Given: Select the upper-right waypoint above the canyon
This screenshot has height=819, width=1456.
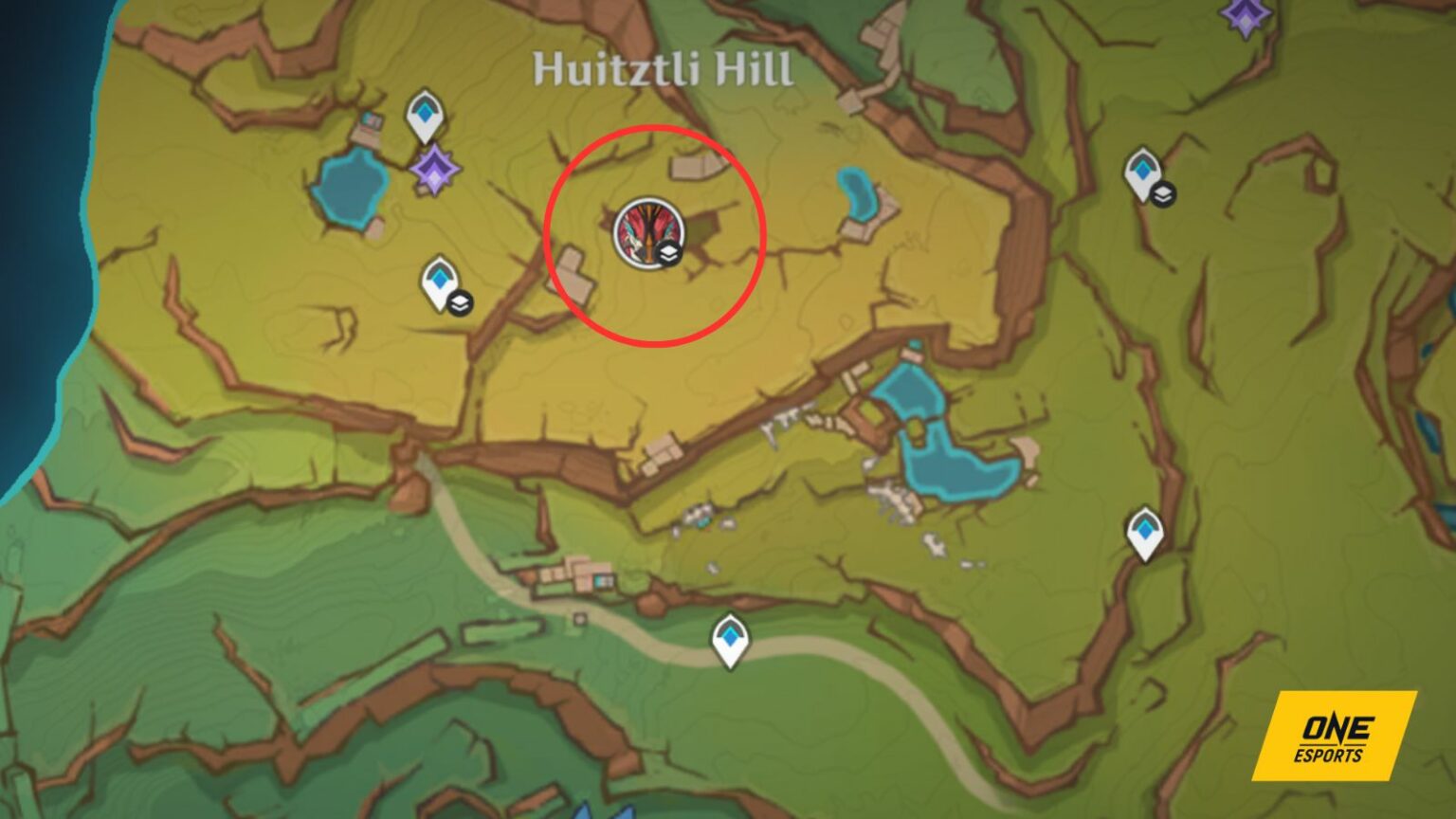Looking at the screenshot, I should [1141, 173].
